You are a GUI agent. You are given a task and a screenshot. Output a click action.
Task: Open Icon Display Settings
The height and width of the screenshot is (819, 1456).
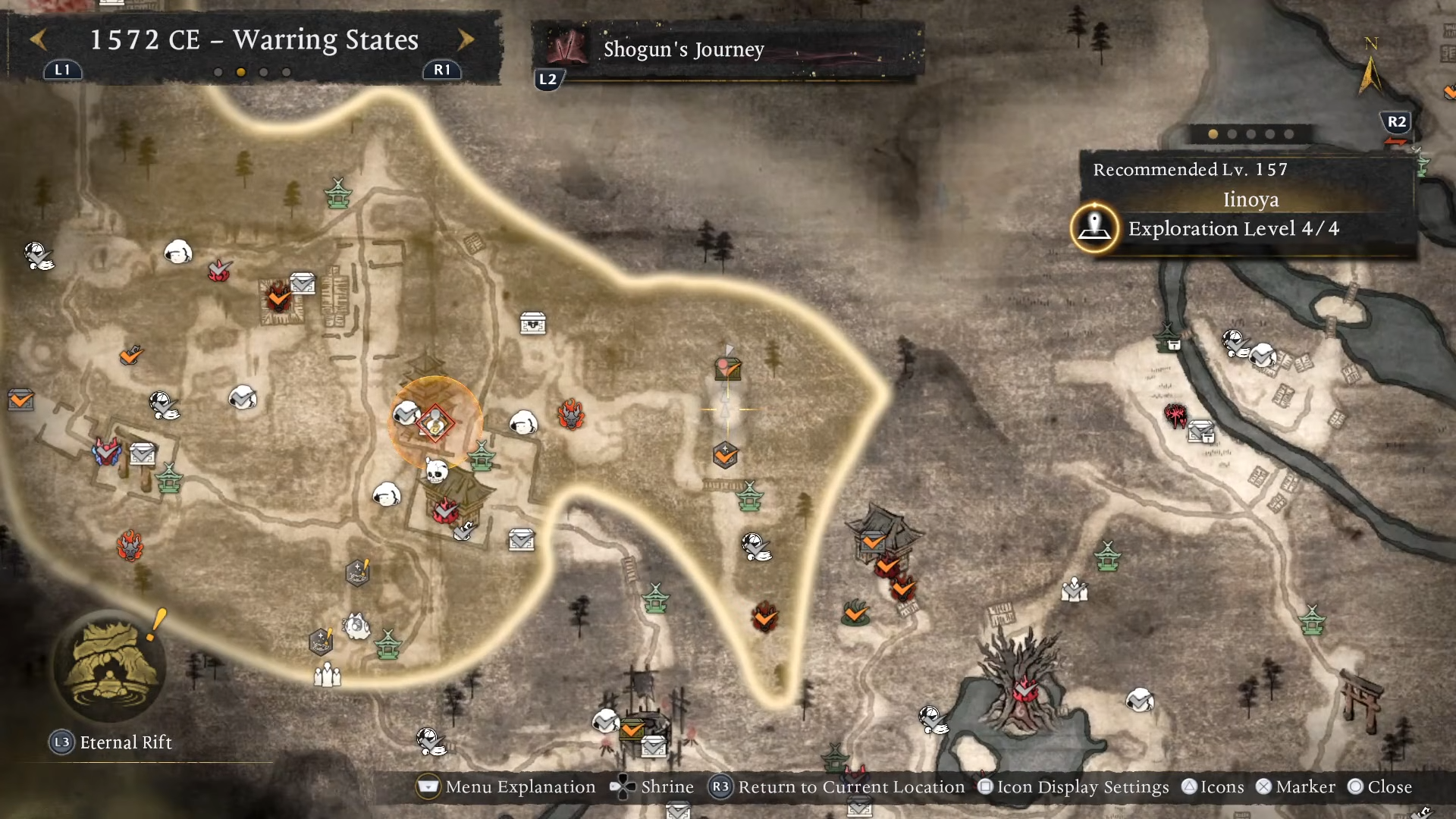1074,787
